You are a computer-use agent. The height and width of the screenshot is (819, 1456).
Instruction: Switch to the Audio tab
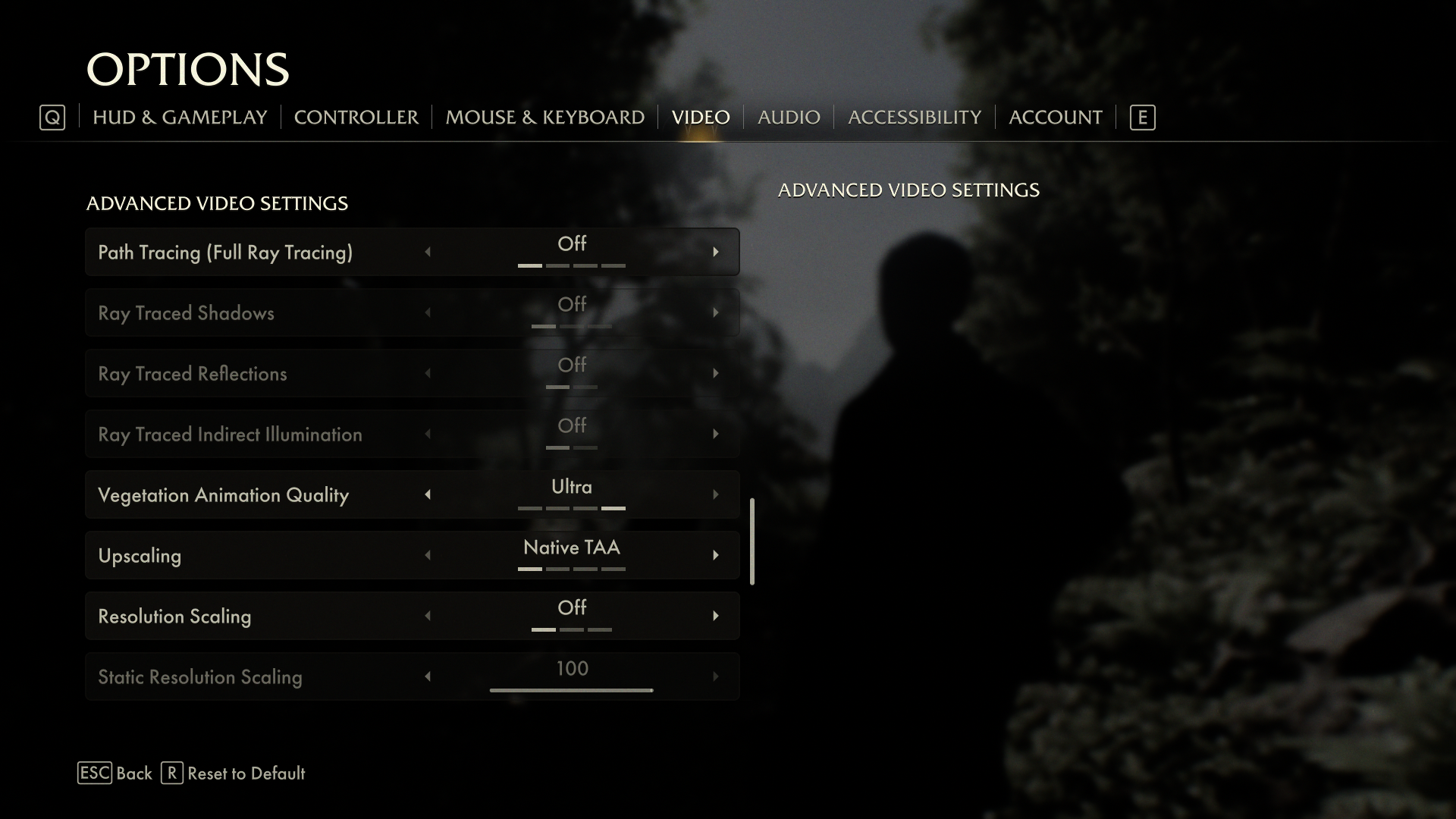[789, 118]
